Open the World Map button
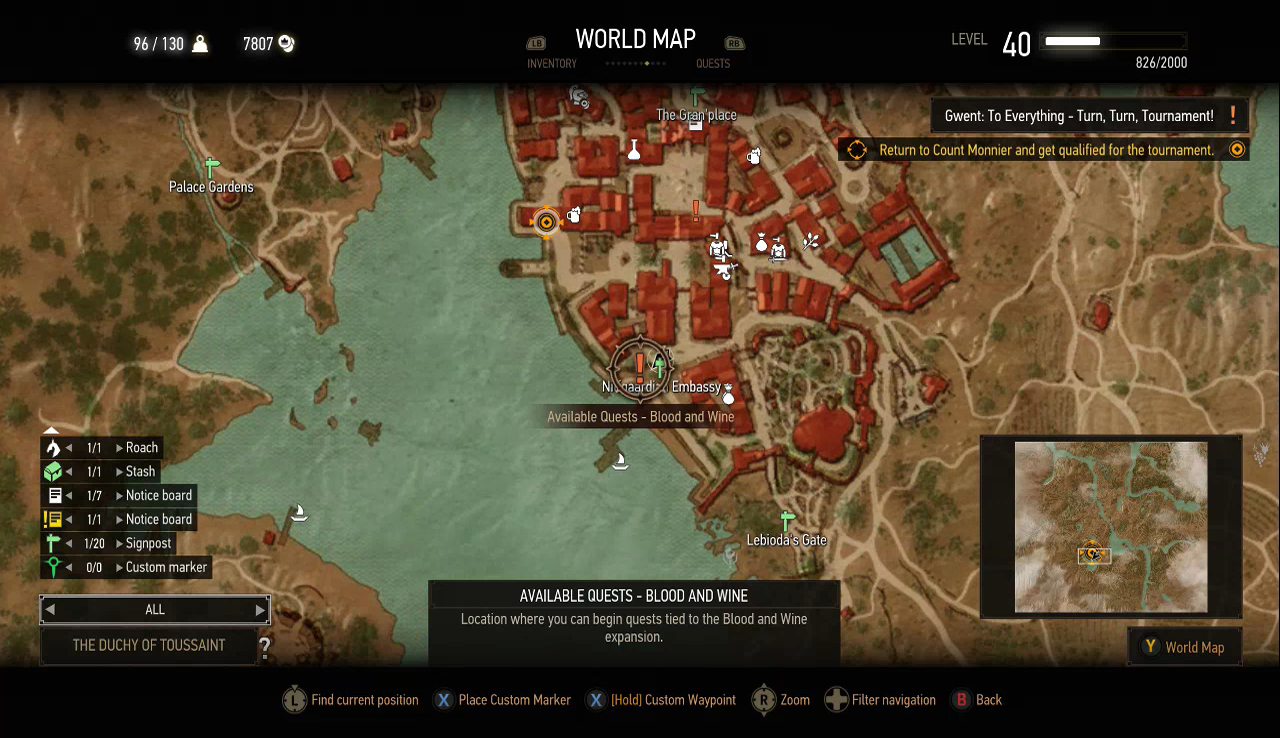Screen dimensions: 1280x738 pos(1184,647)
